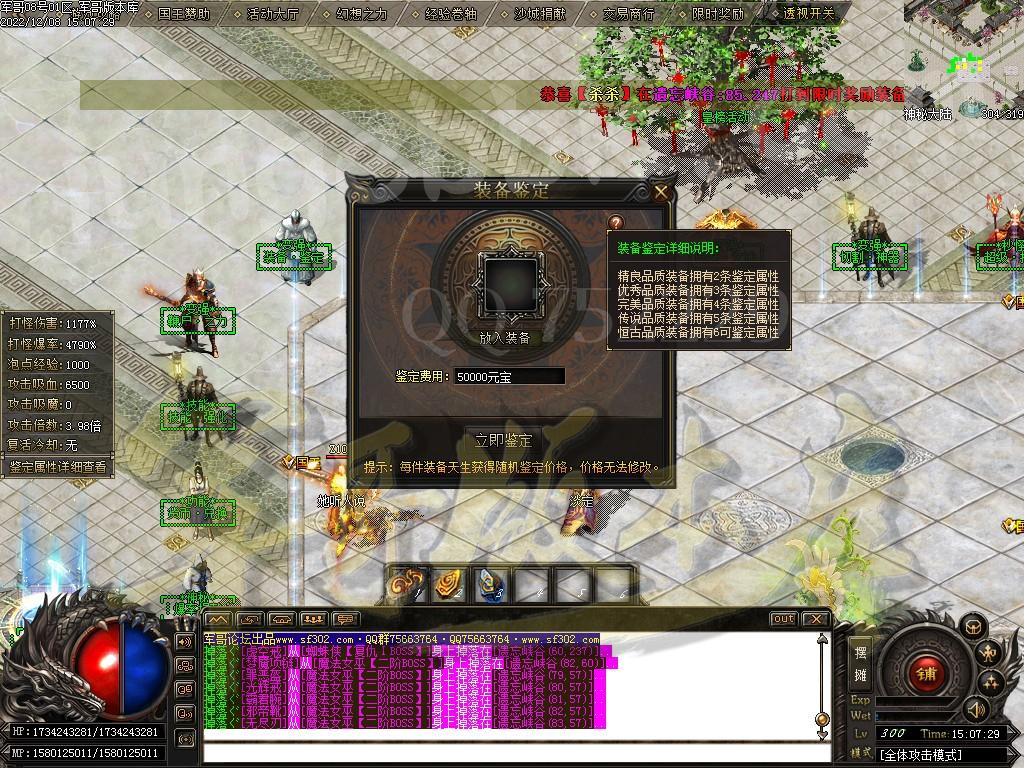The image size is (1024, 768).
Task: Click the 立即鉴定 button
Action: click(x=504, y=441)
